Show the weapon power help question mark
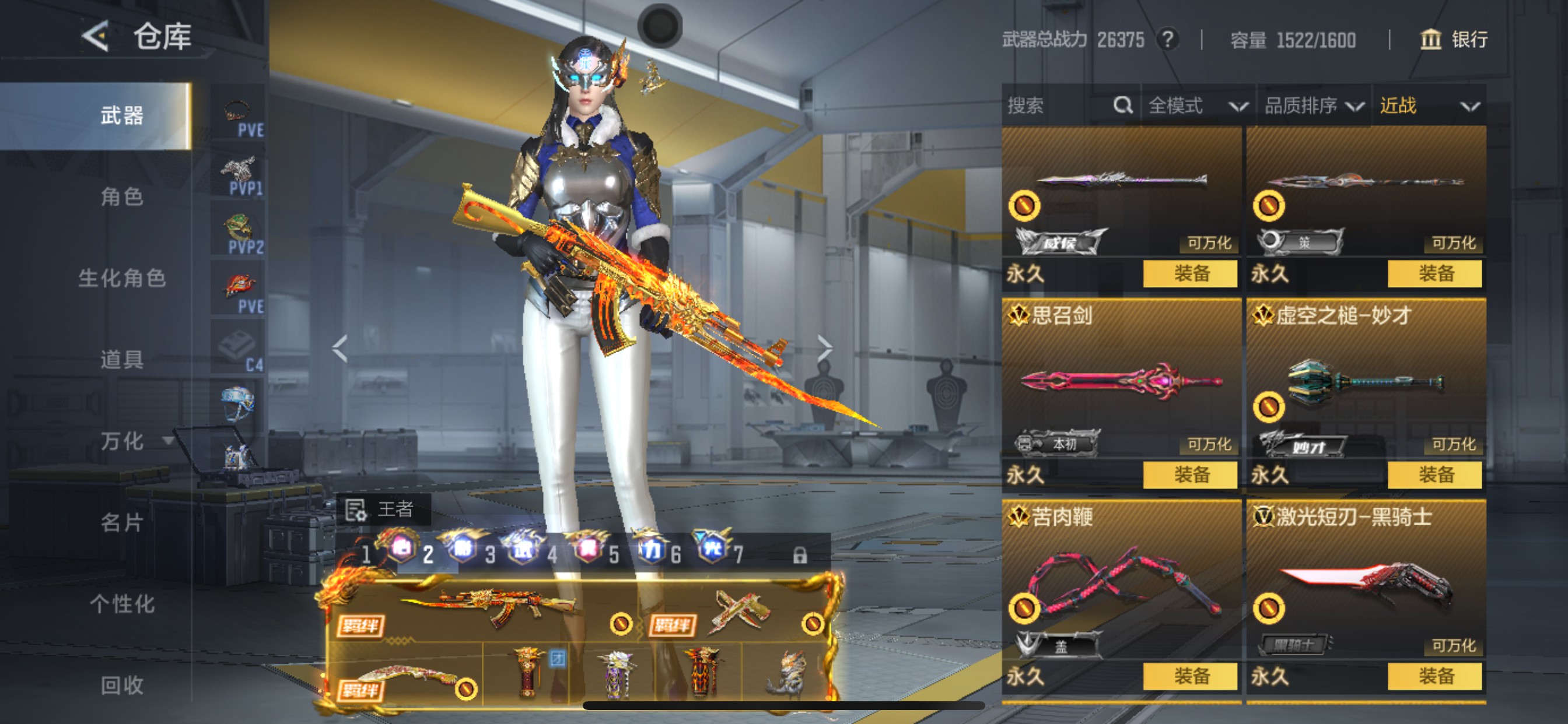1568x724 pixels. (x=1167, y=40)
